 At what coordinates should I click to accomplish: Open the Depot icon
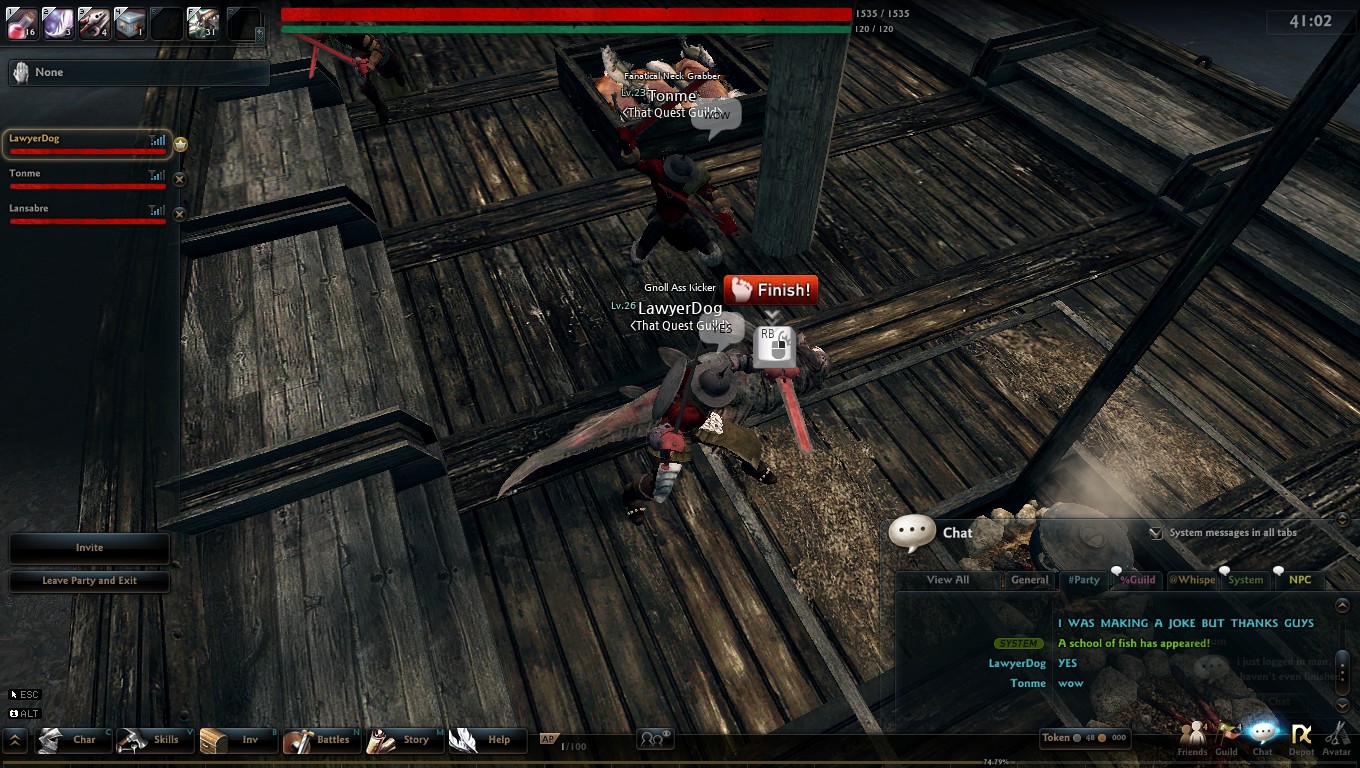(x=1301, y=738)
